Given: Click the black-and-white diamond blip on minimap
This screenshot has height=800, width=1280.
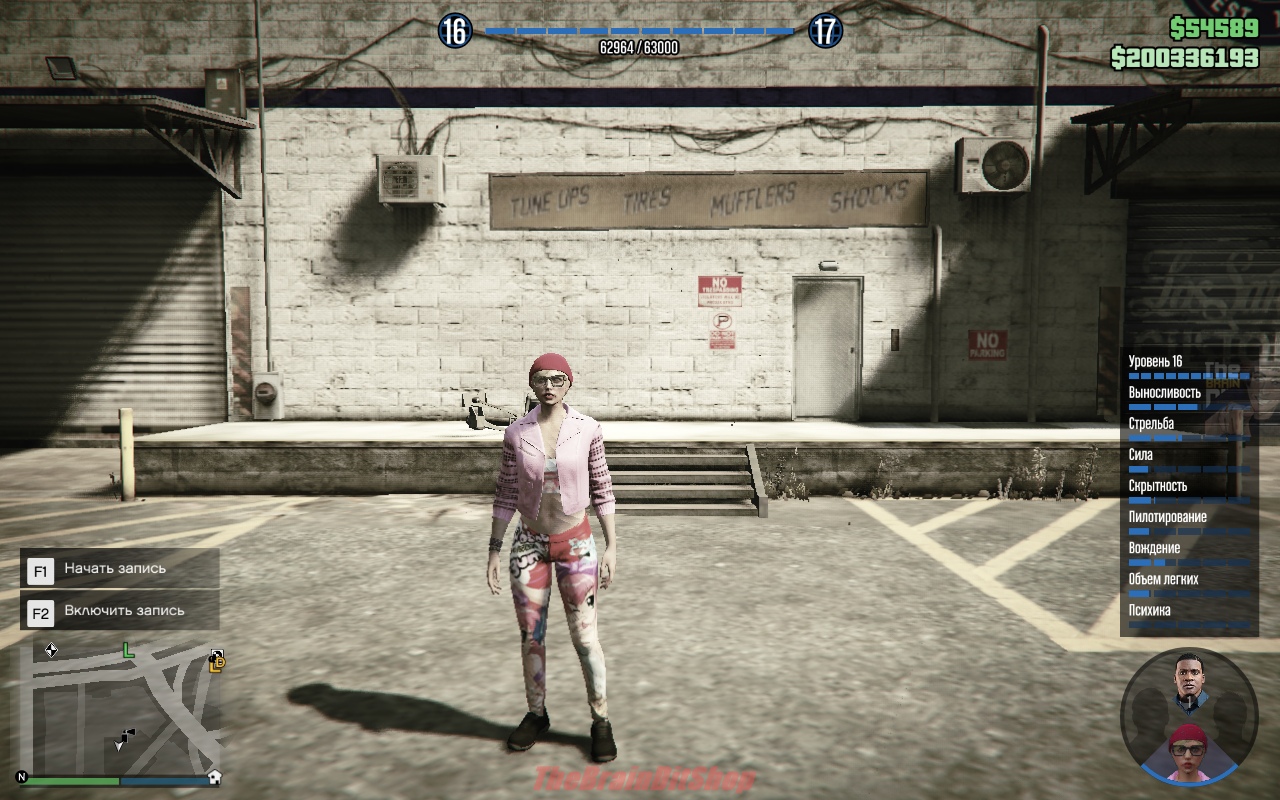Looking at the screenshot, I should [x=51, y=650].
